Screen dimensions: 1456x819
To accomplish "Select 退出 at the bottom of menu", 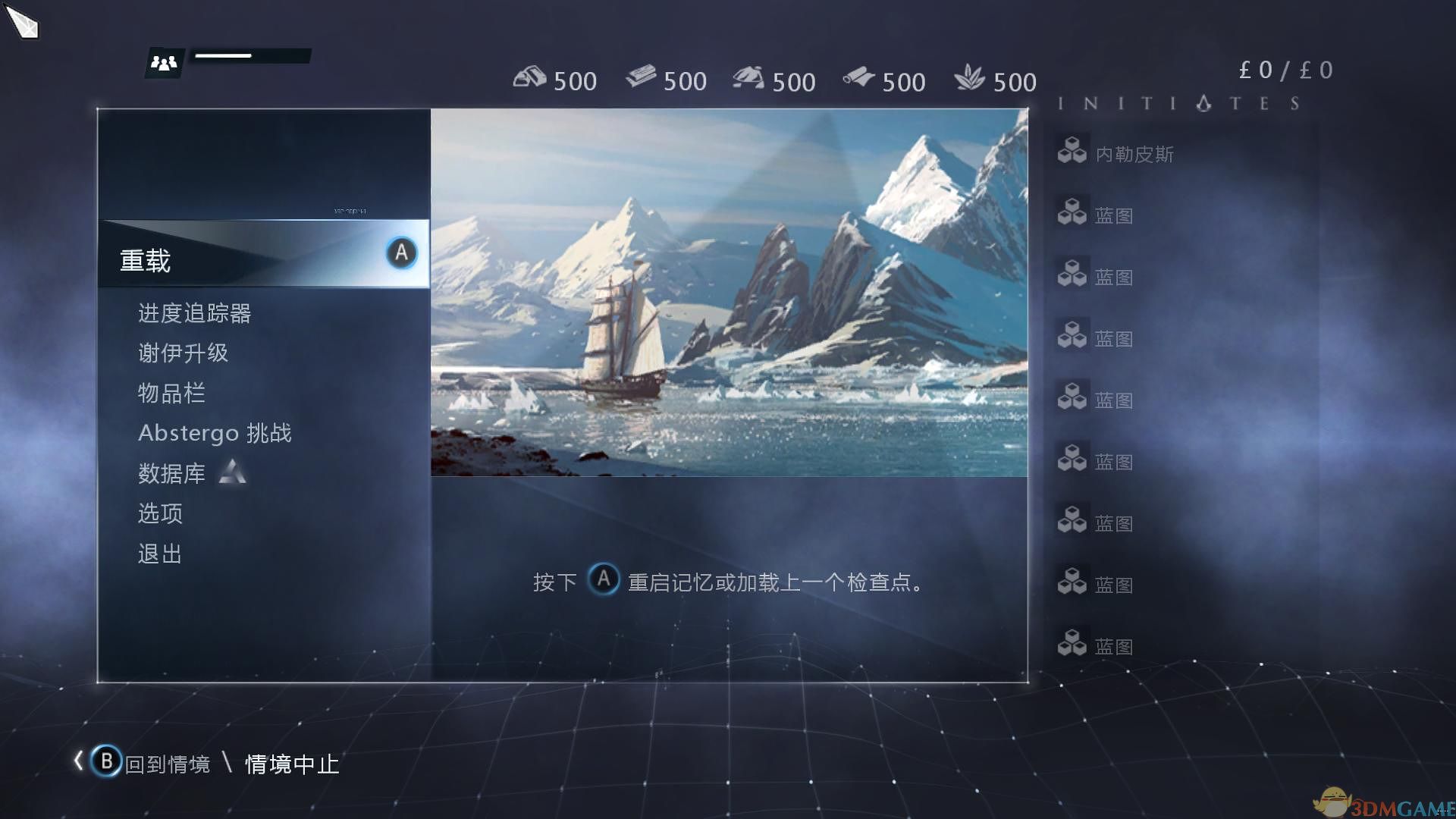I will (158, 554).
